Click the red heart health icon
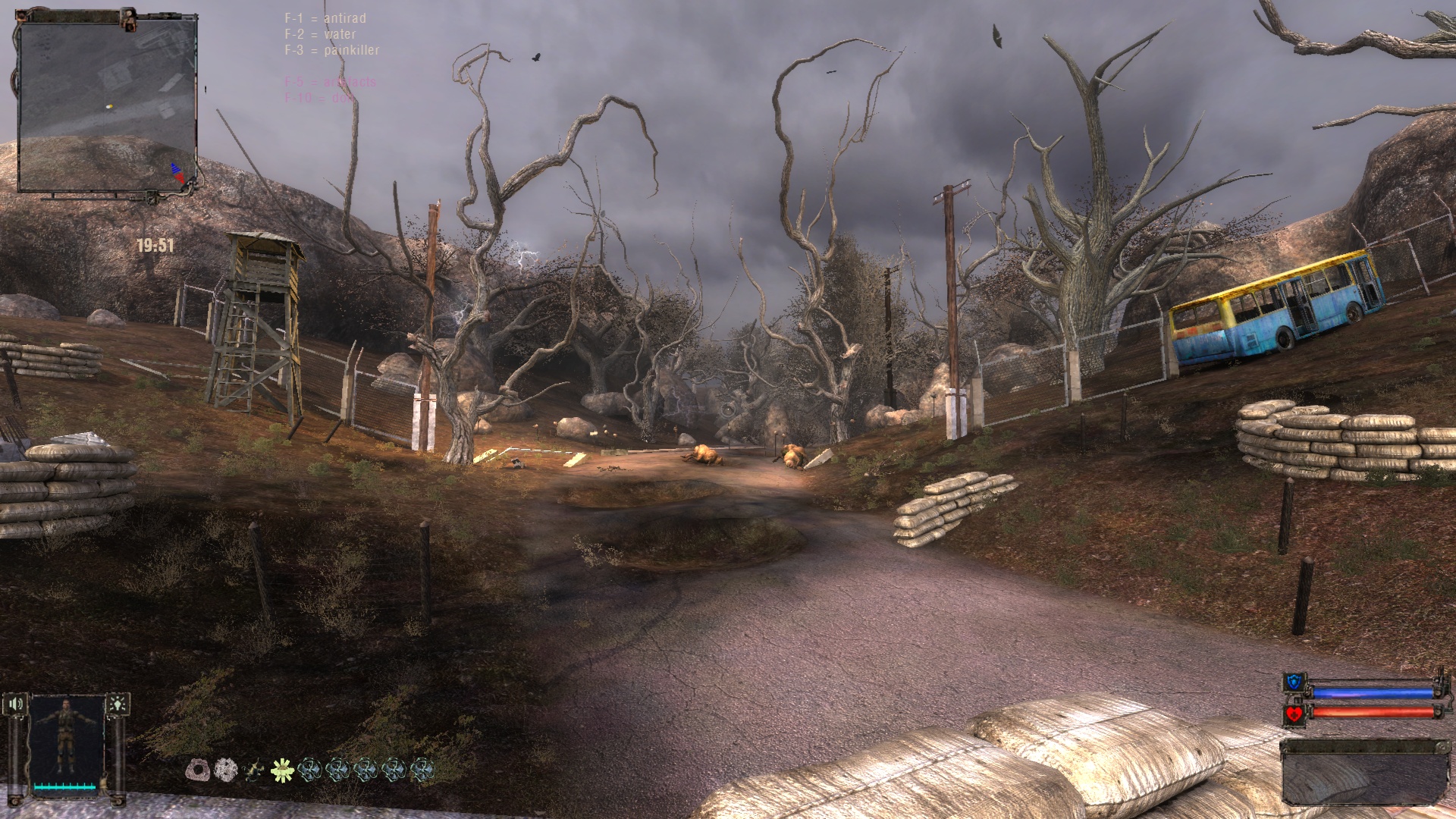 pyautogui.click(x=1294, y=714)
